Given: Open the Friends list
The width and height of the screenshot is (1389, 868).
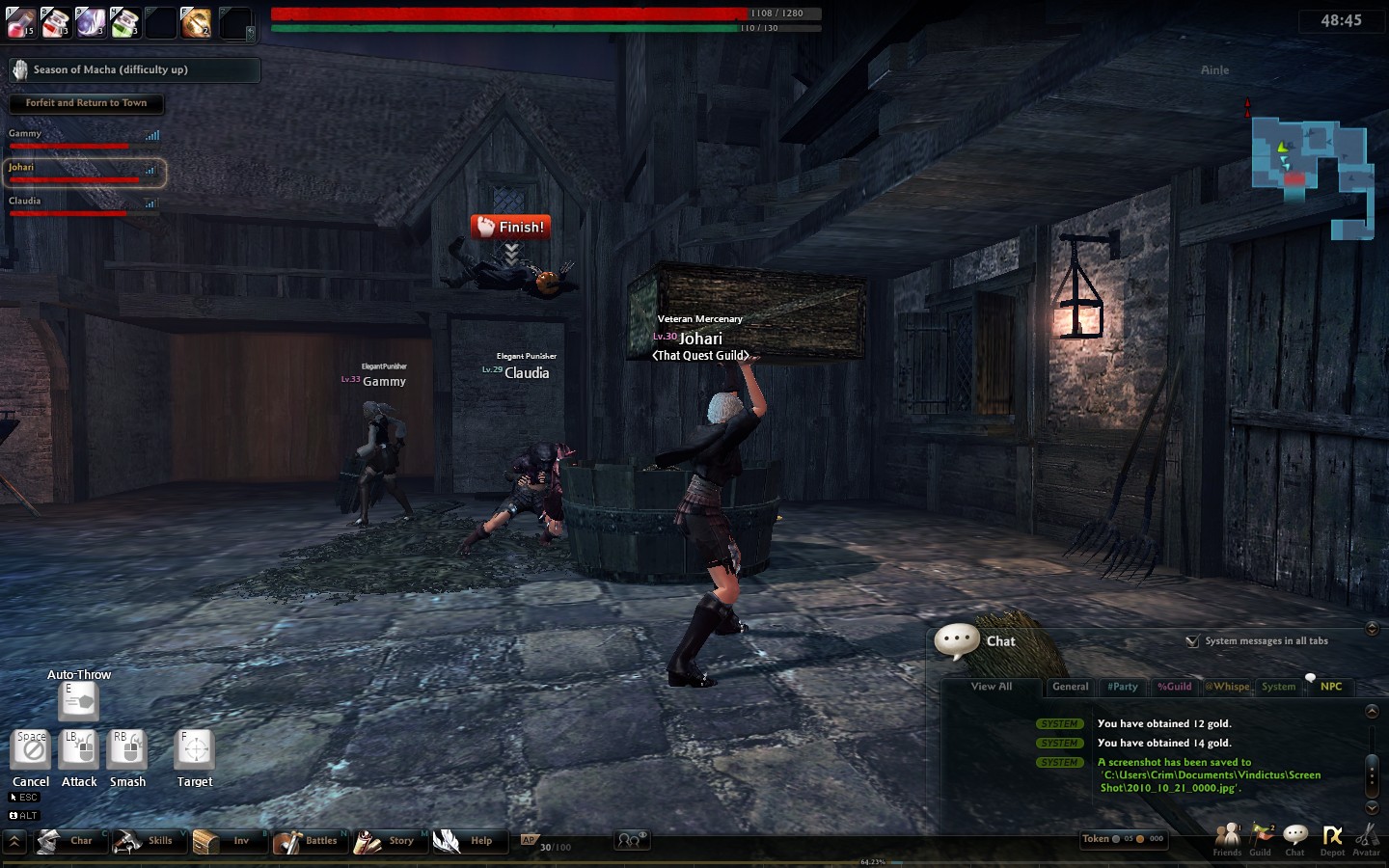Looking at the screenshot, I should (x=1227, y=838).
